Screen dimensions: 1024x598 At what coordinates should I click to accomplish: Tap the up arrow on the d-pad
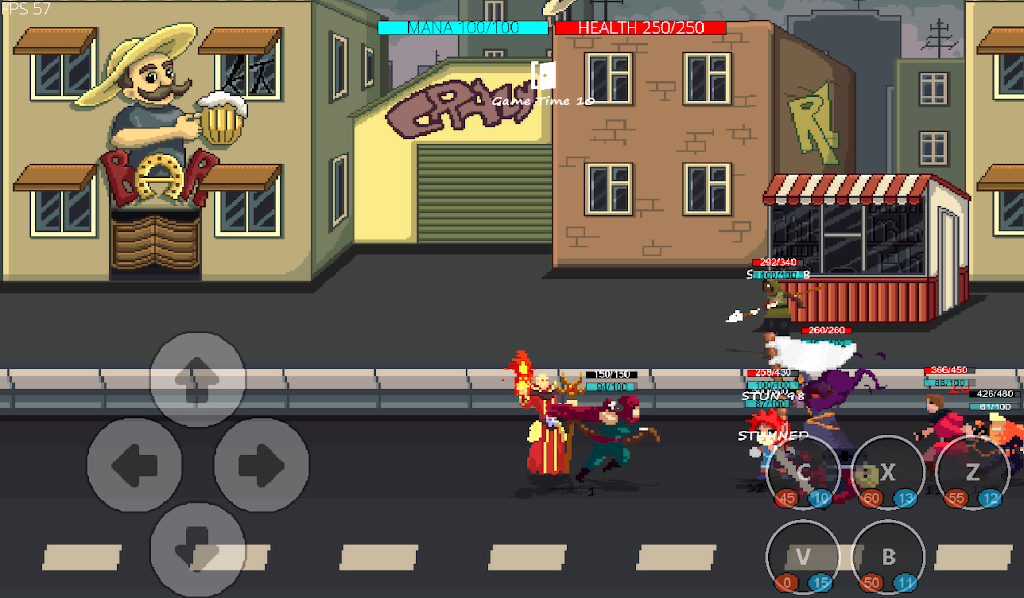[198, 376]
